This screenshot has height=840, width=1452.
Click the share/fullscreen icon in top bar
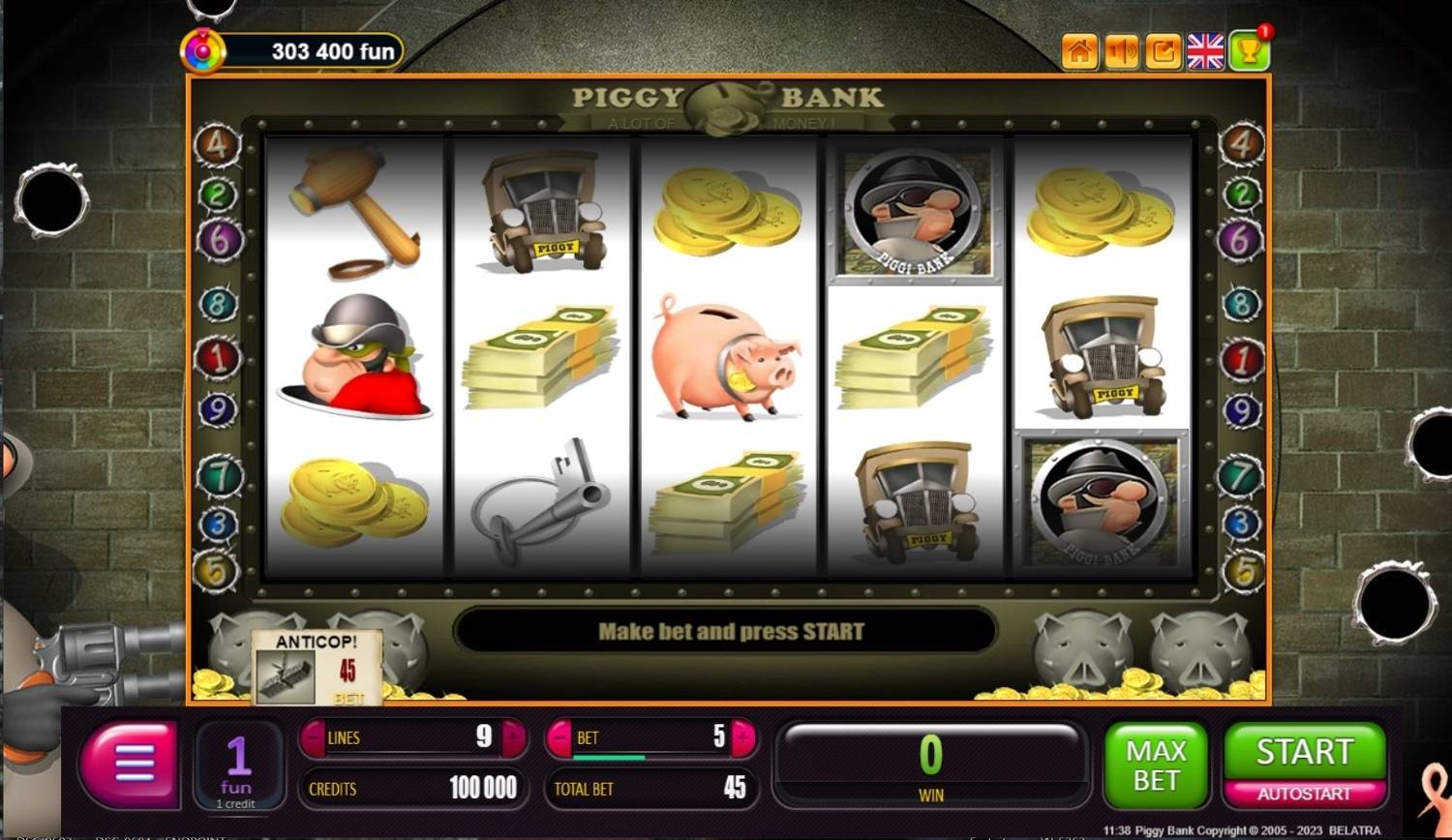tap(1164, 51)
